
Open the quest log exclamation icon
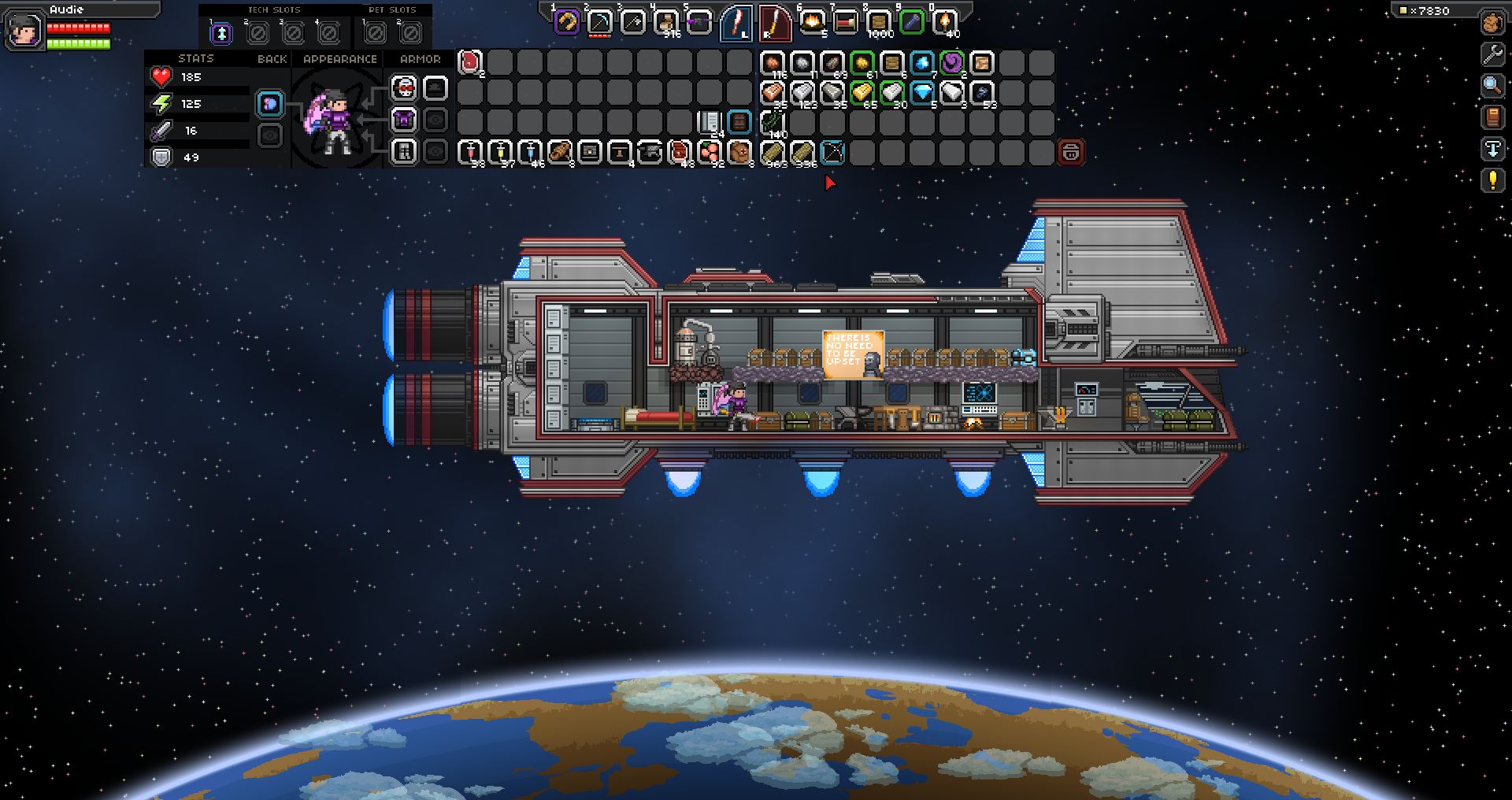[x=1492, y=180]
